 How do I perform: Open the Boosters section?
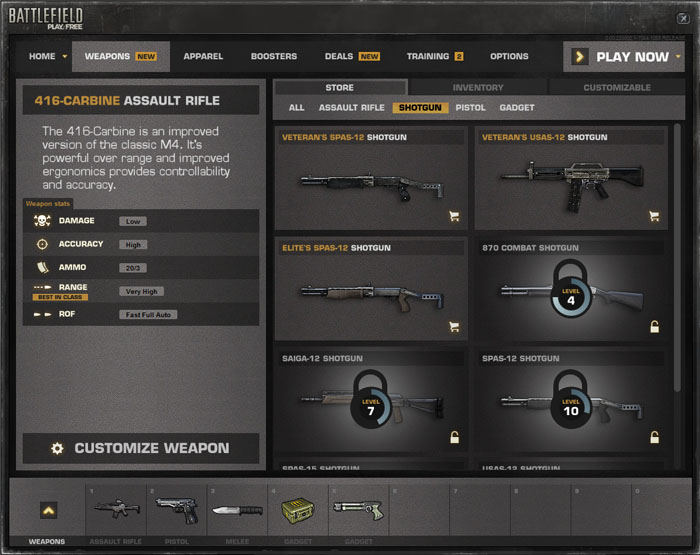273,57
